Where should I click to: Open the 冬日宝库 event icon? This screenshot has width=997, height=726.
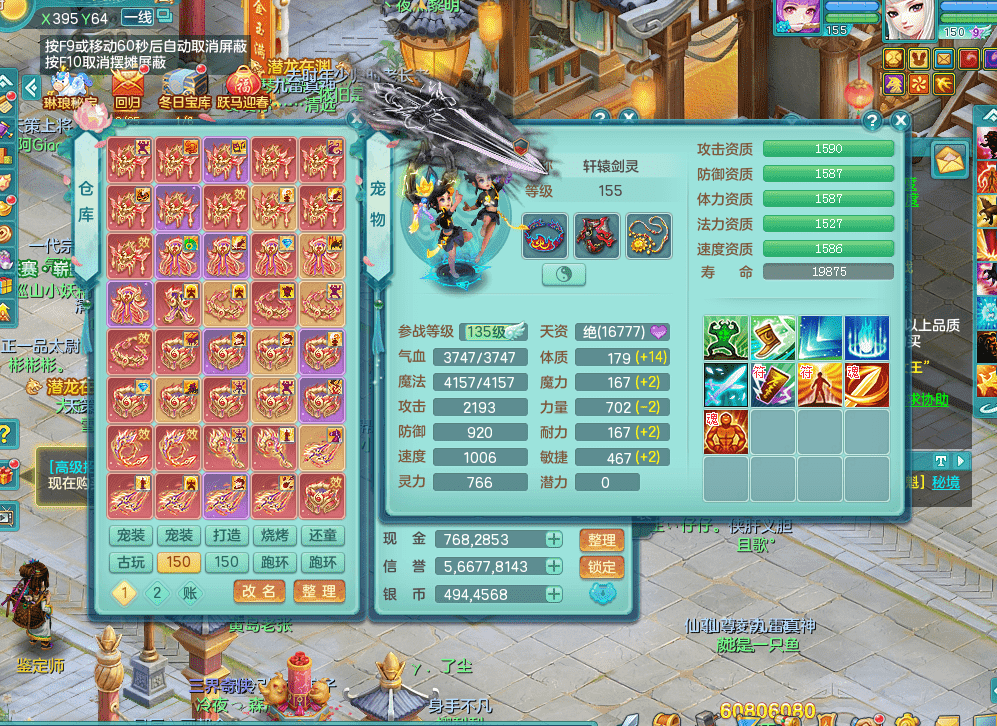(184, 87)
